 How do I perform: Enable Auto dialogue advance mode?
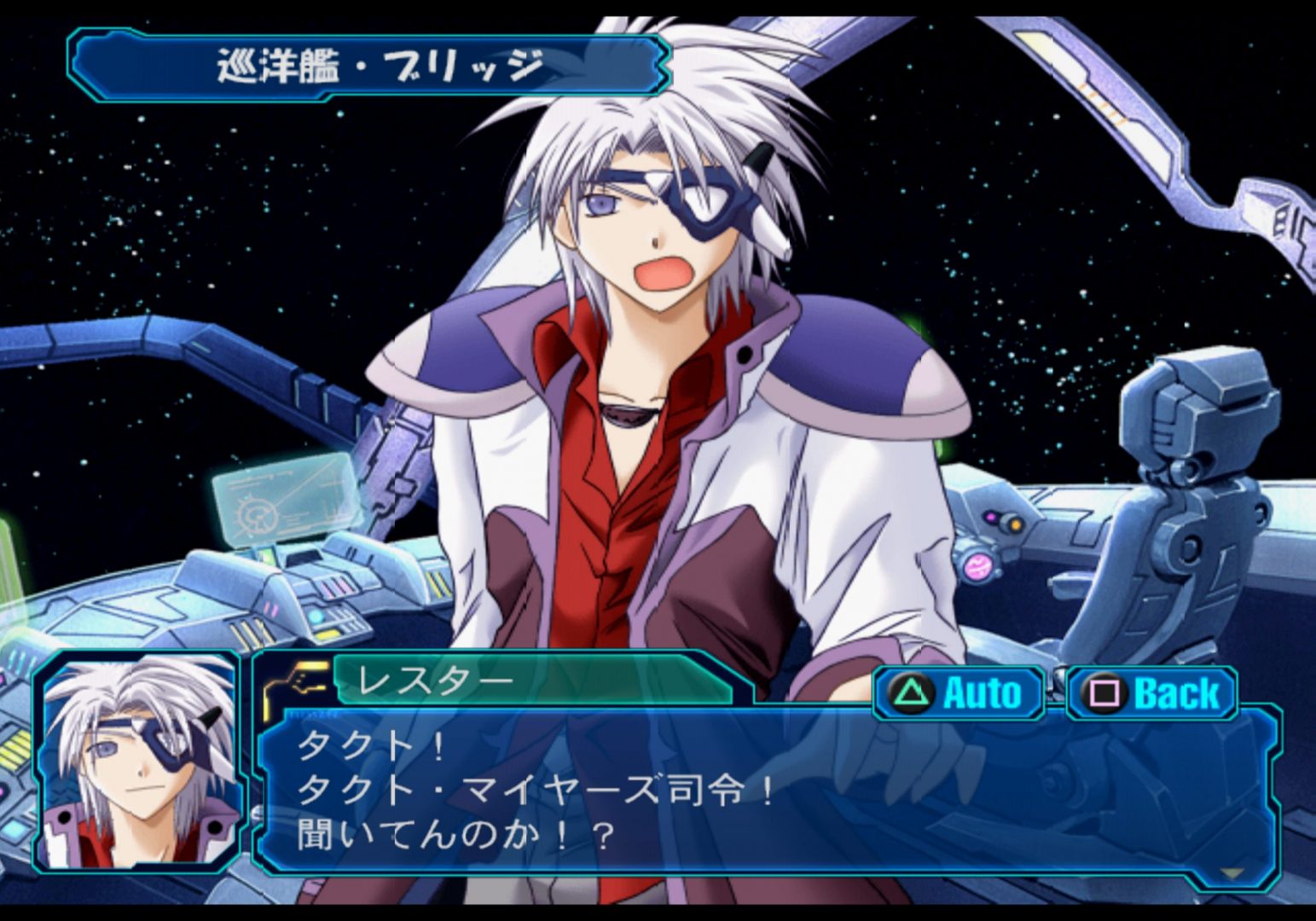(x=958, y=692)
